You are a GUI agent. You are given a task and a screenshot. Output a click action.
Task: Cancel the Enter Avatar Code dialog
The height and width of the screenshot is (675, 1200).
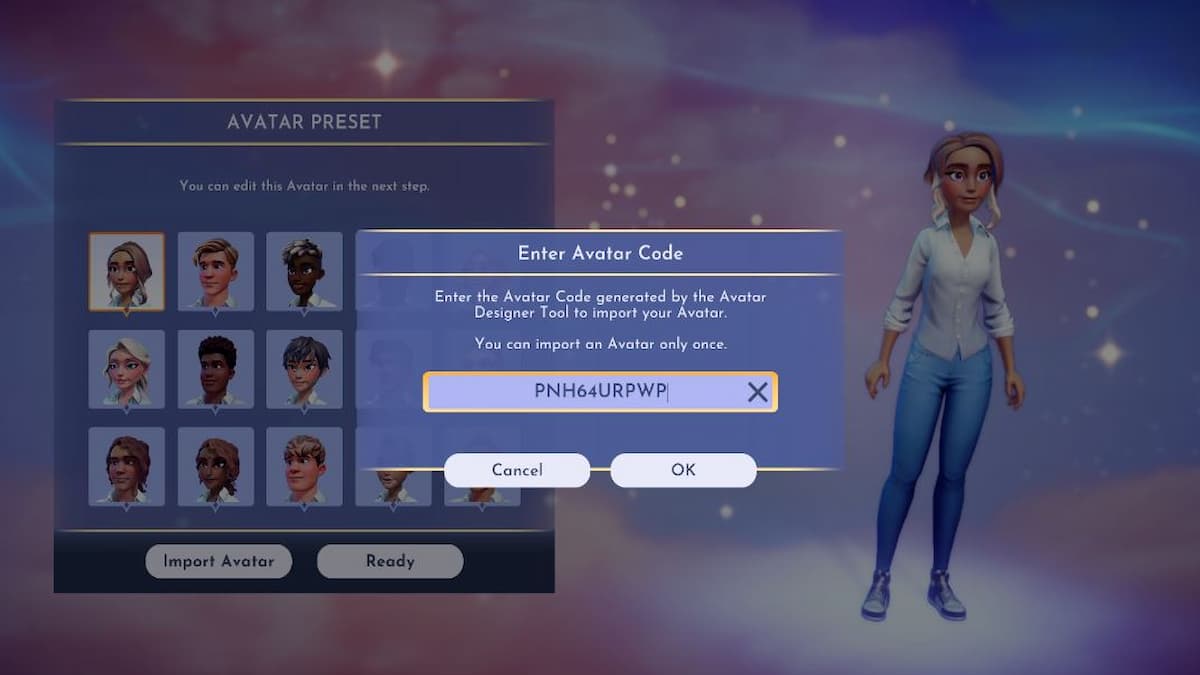[x=517, y=470]
